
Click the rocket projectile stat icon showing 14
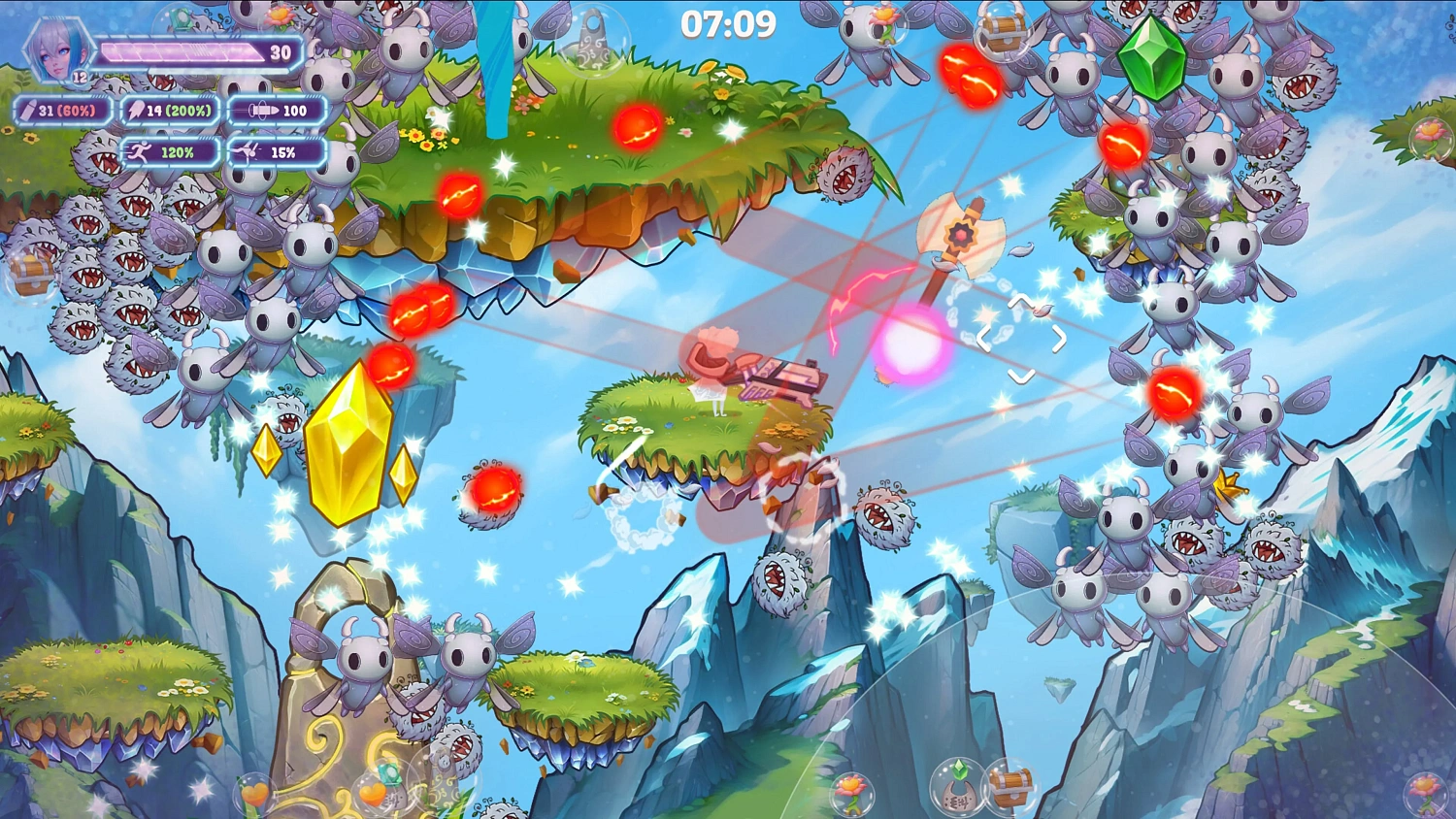tap(136, 111)
